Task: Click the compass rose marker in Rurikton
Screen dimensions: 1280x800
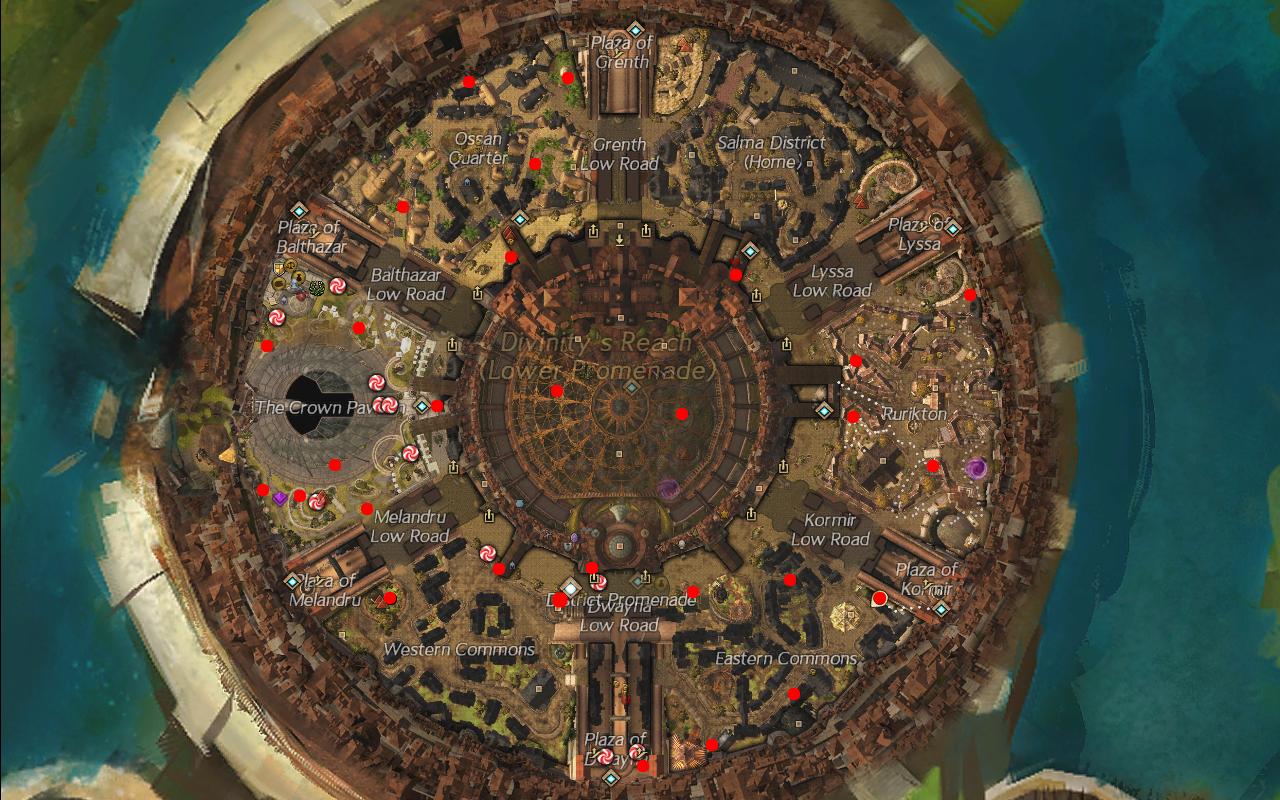Action: click(915, 427)
